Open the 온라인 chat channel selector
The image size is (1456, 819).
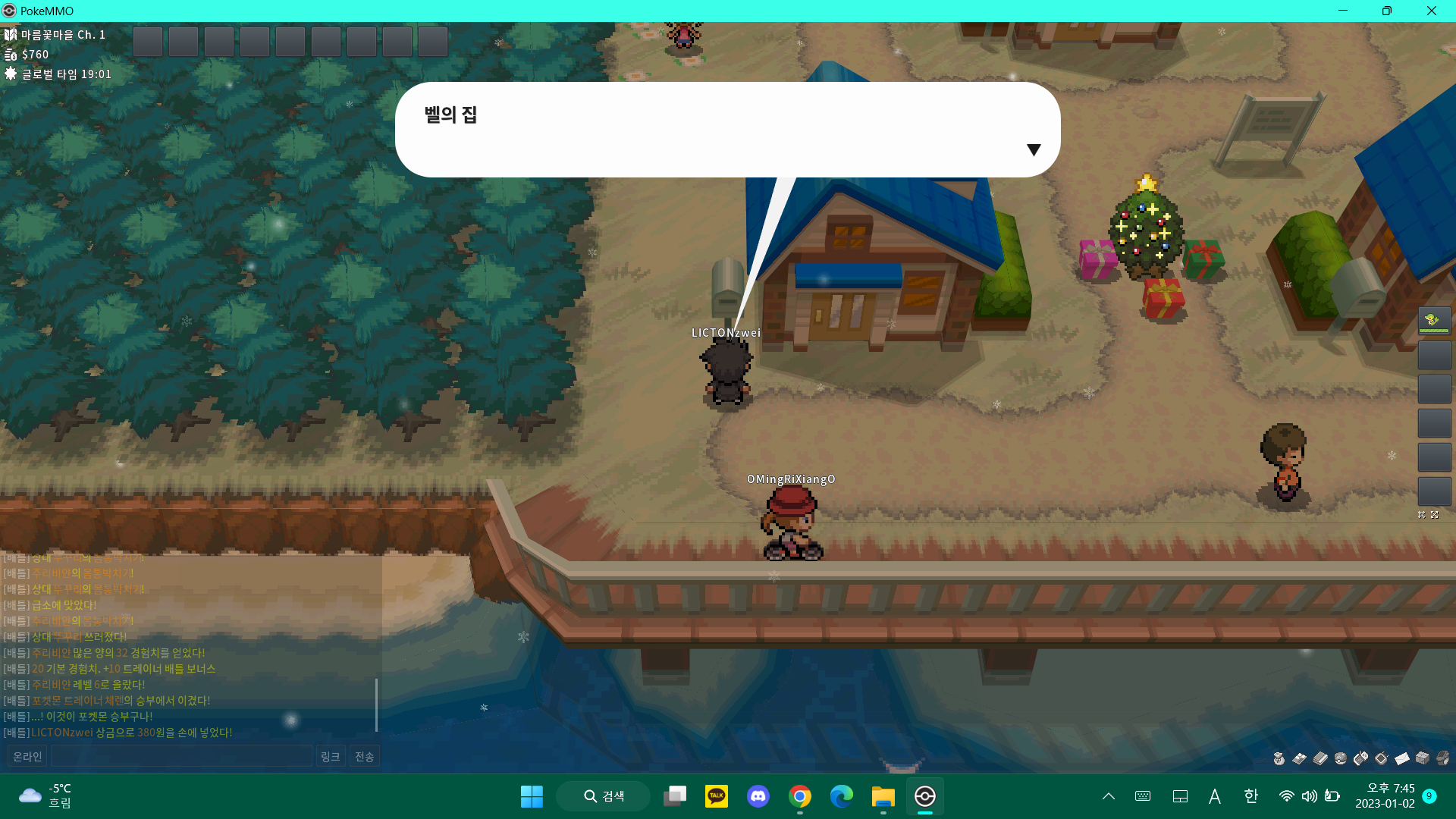(27, 756)
